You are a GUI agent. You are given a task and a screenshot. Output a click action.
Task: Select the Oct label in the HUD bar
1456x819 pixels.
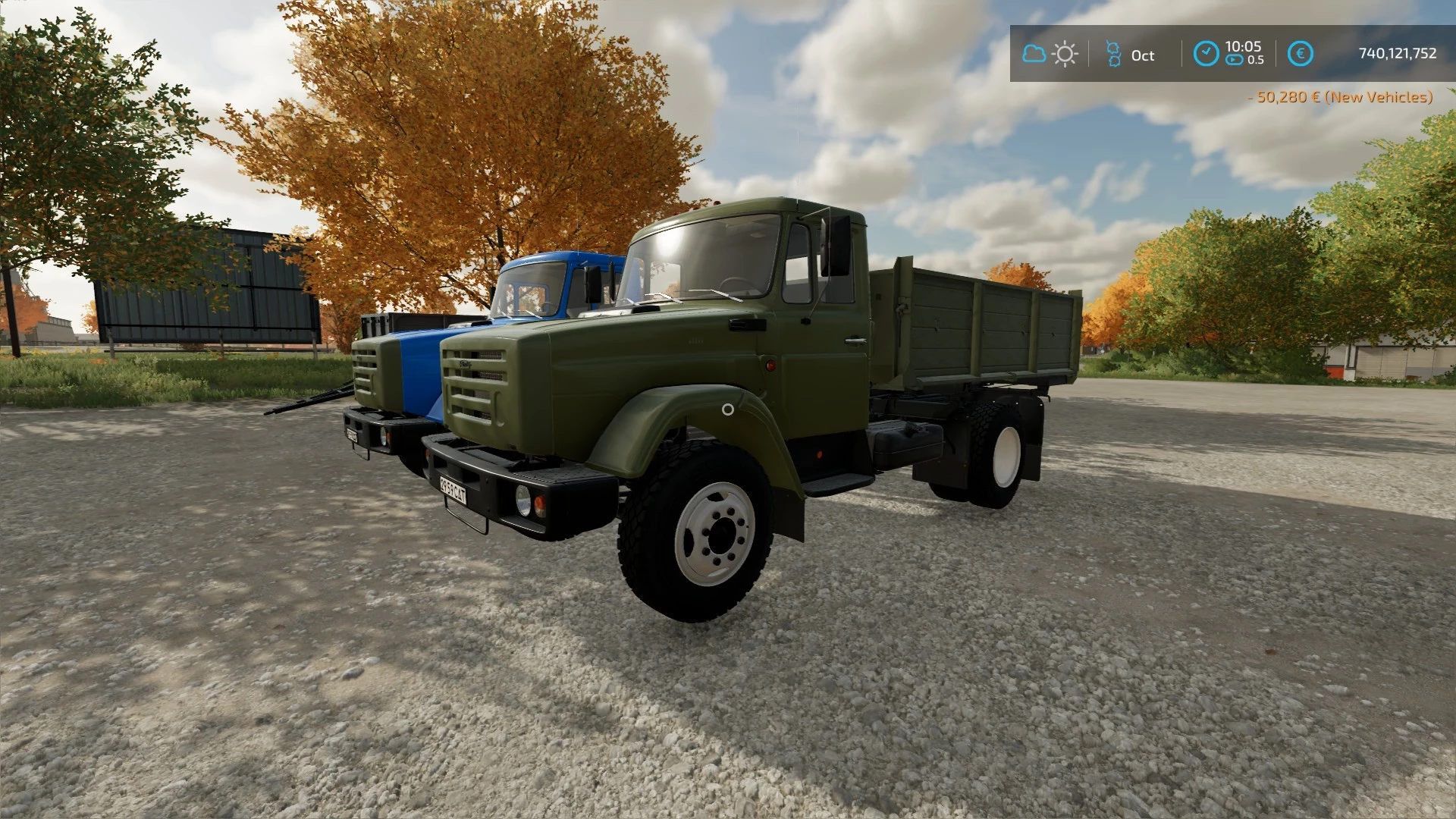pyautogui.click(x=1143, y=55)
